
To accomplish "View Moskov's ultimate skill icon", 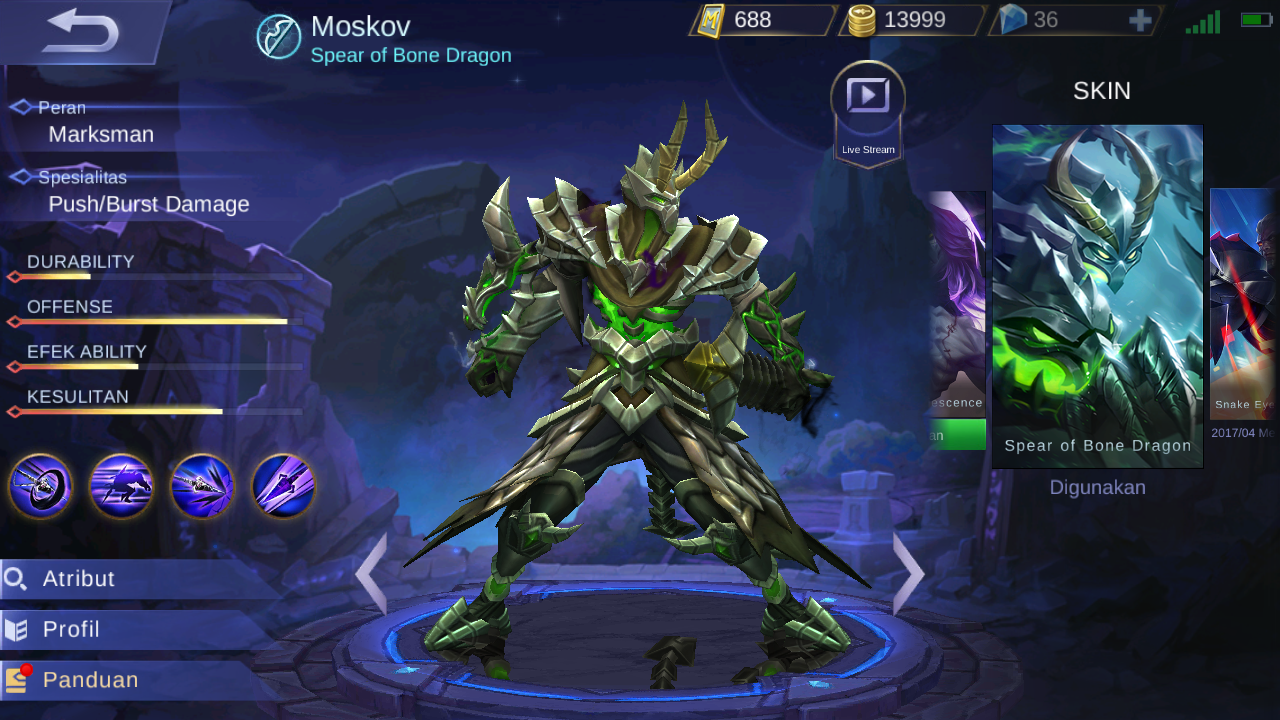I will pos(284,486).
